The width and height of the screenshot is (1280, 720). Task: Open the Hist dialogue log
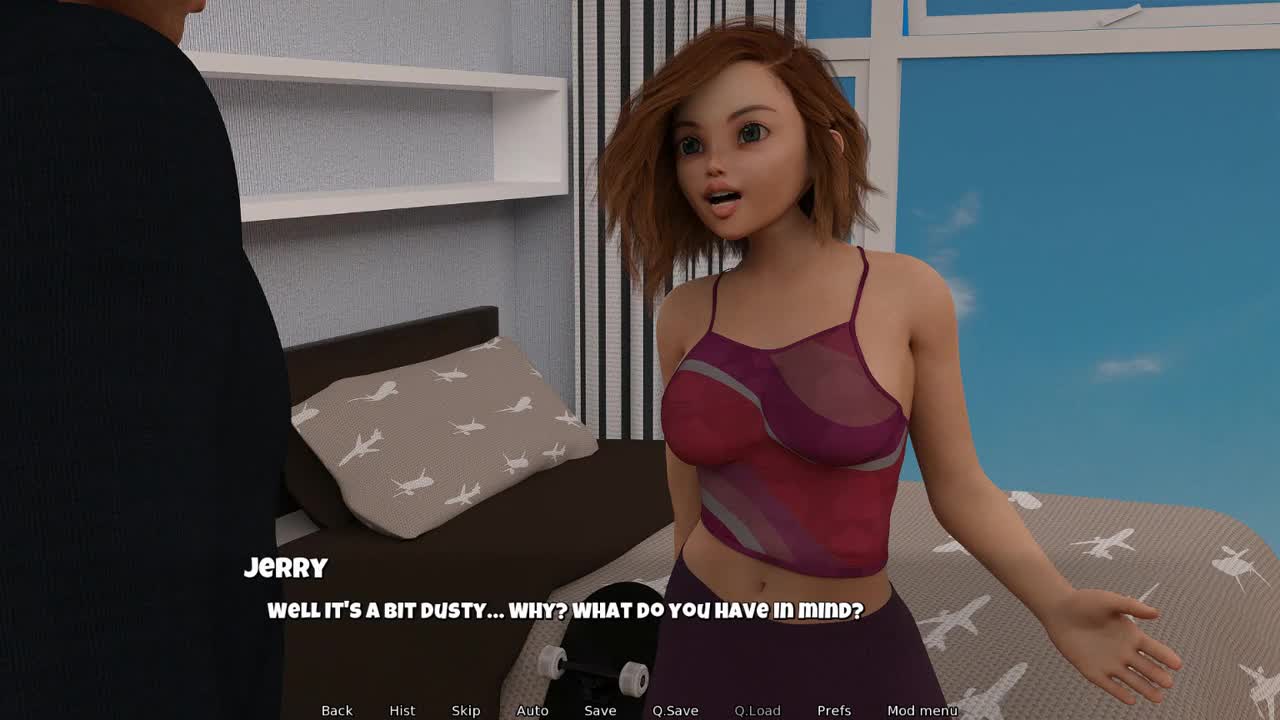(402, 710)
